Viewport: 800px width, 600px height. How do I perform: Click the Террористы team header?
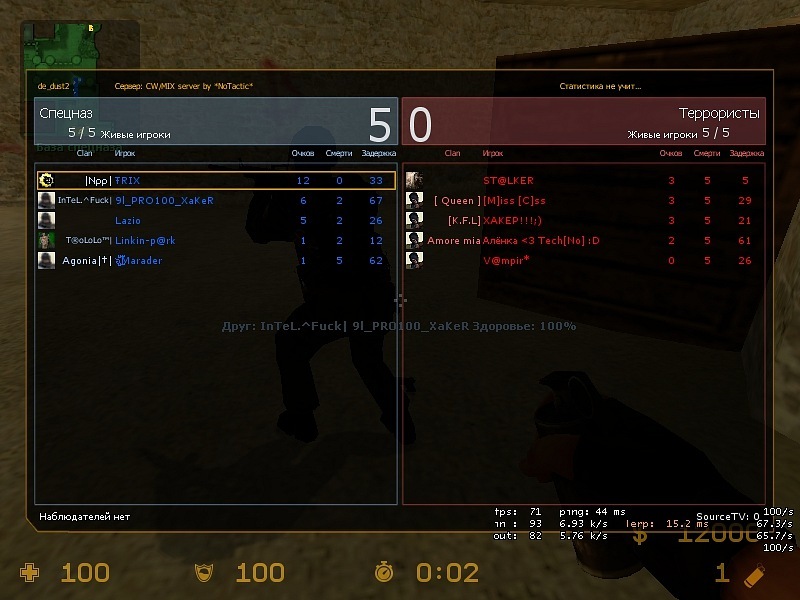(x=584, y=121)
